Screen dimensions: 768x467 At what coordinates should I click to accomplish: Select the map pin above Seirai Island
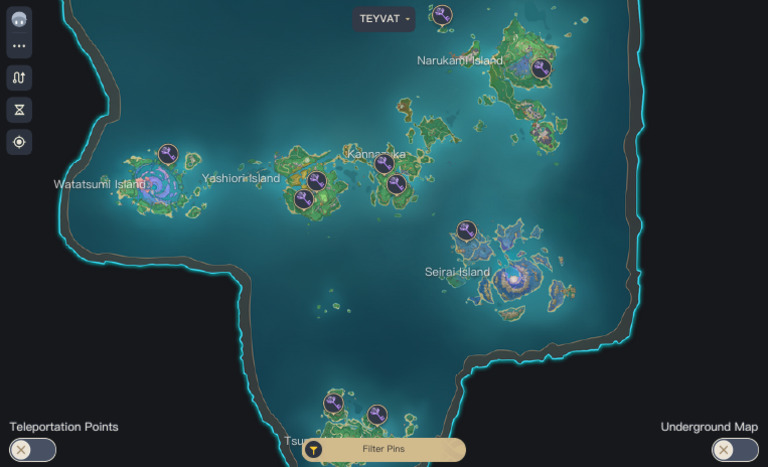point(466,231)
